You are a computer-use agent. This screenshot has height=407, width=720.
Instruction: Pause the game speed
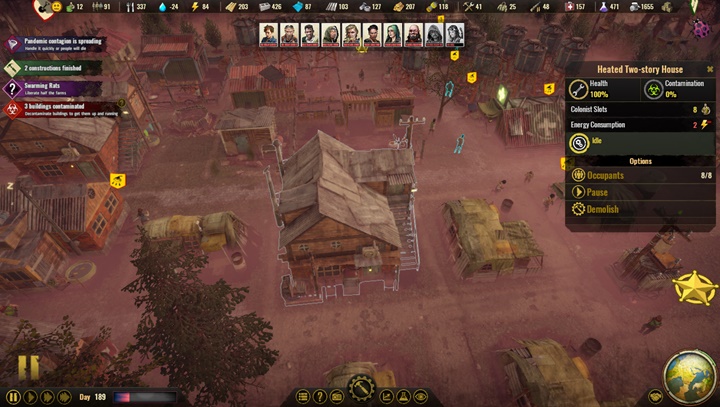point(14,397)
